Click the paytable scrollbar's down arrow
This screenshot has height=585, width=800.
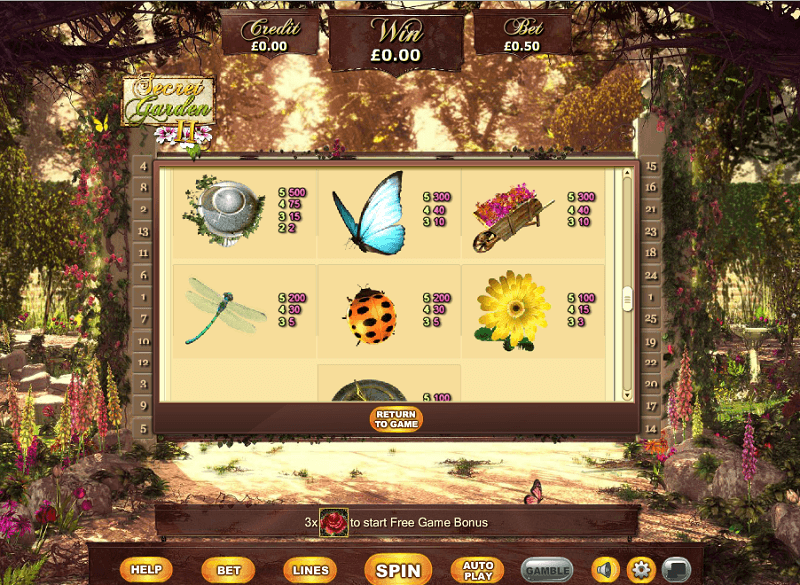pyautogui.click(x=628, y=393)
